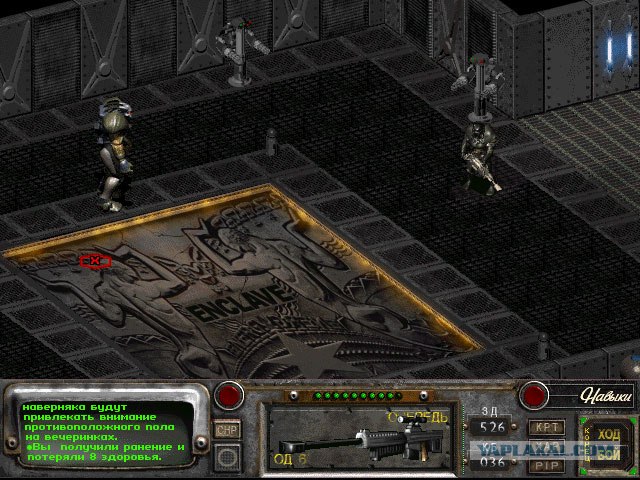Open options via round button below CHP
This screenshot has width=640, height=480.
point(227,457)
